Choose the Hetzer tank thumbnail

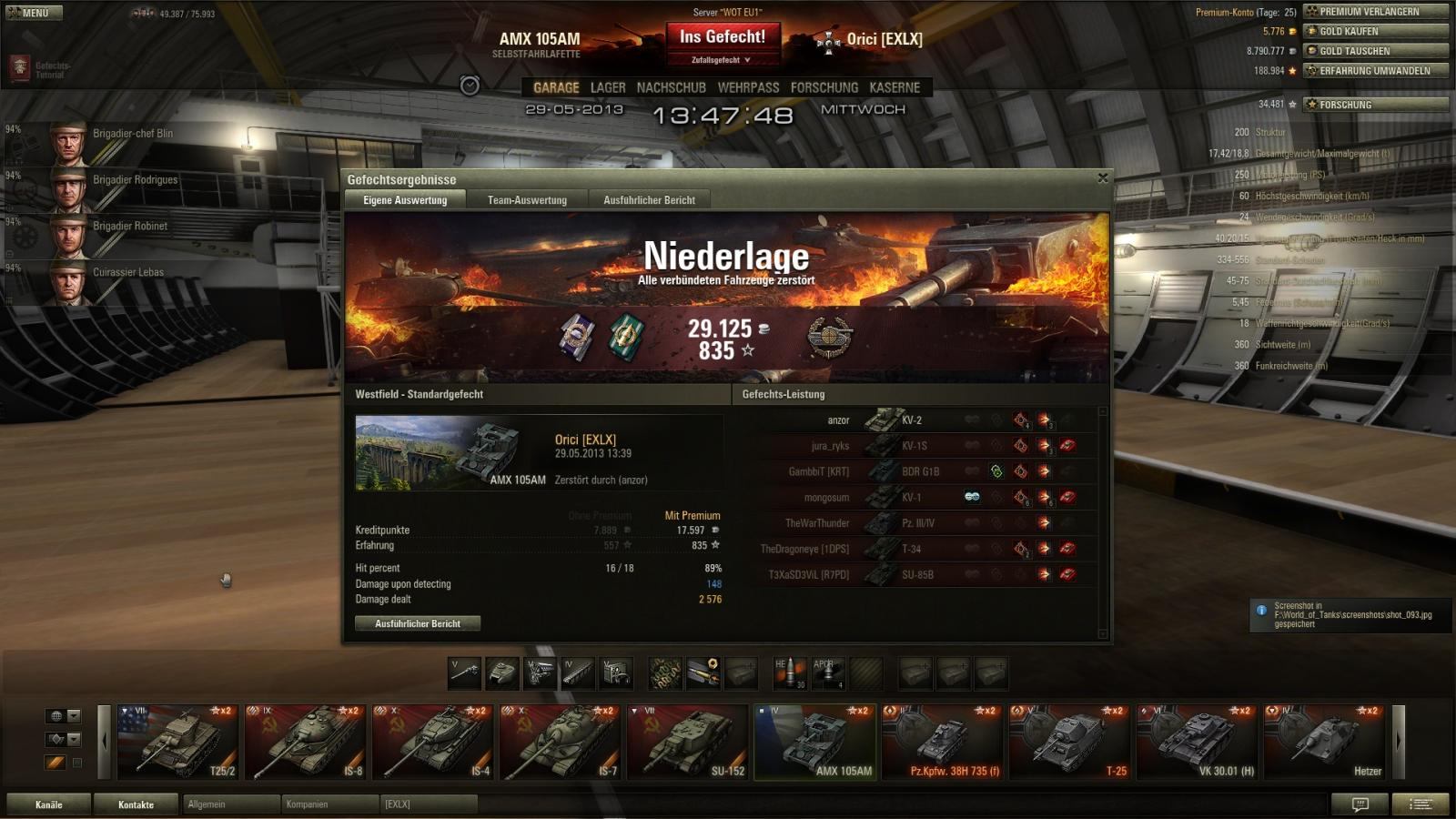coord(1325,742)
